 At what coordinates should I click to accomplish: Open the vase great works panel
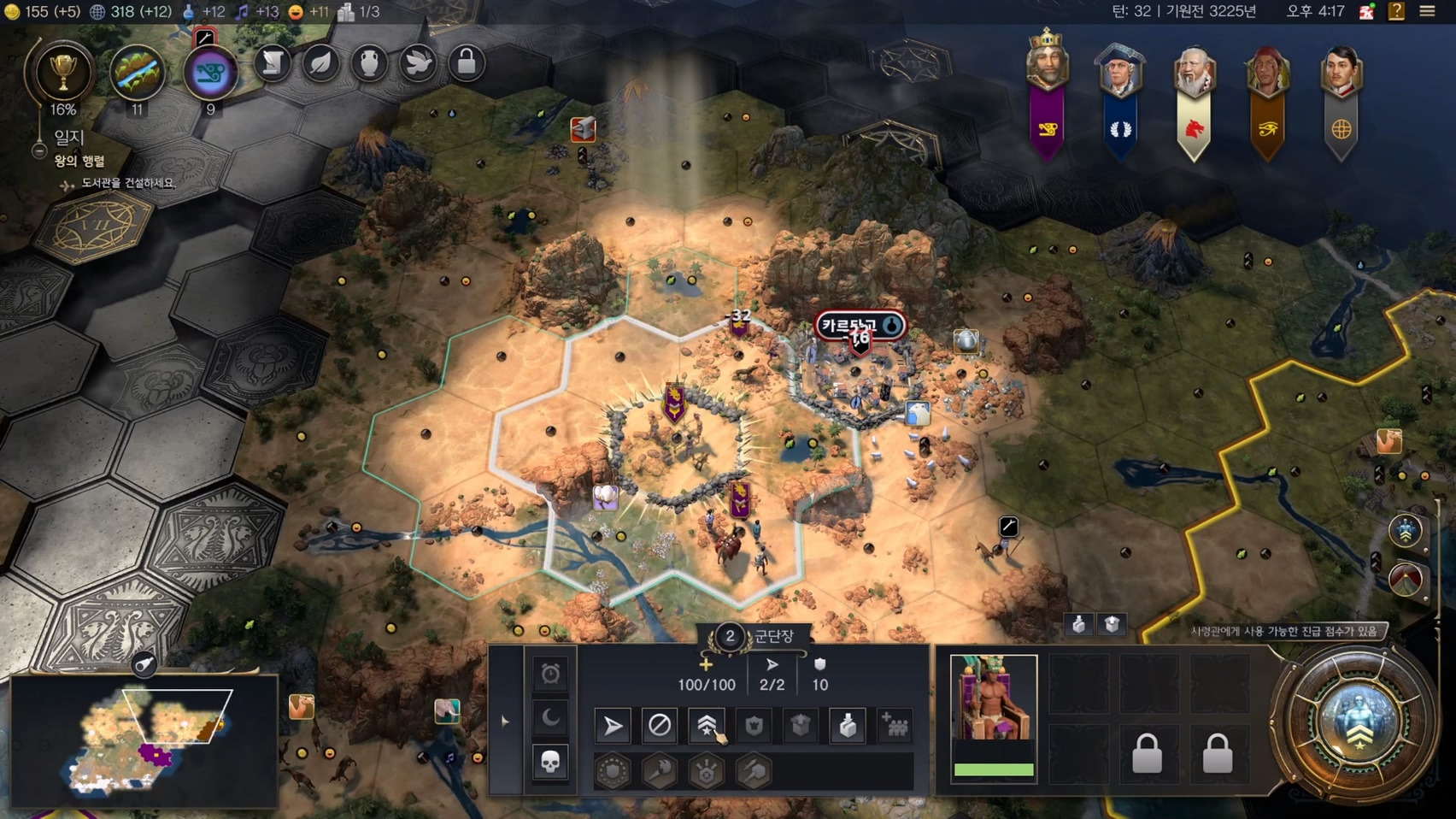pyautogui.click(x=369, y=63)
